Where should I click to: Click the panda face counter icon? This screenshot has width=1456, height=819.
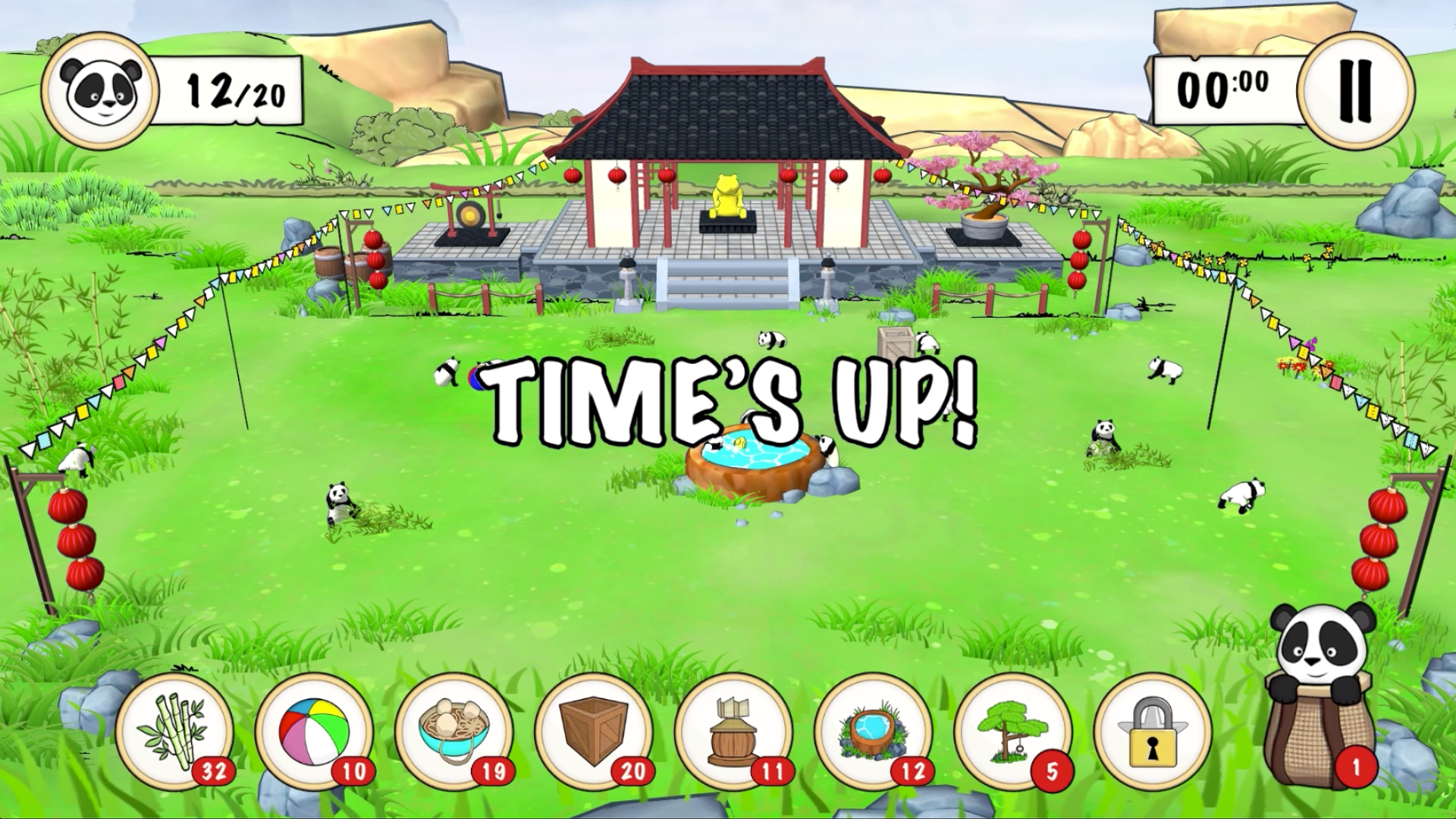point(100,92)
